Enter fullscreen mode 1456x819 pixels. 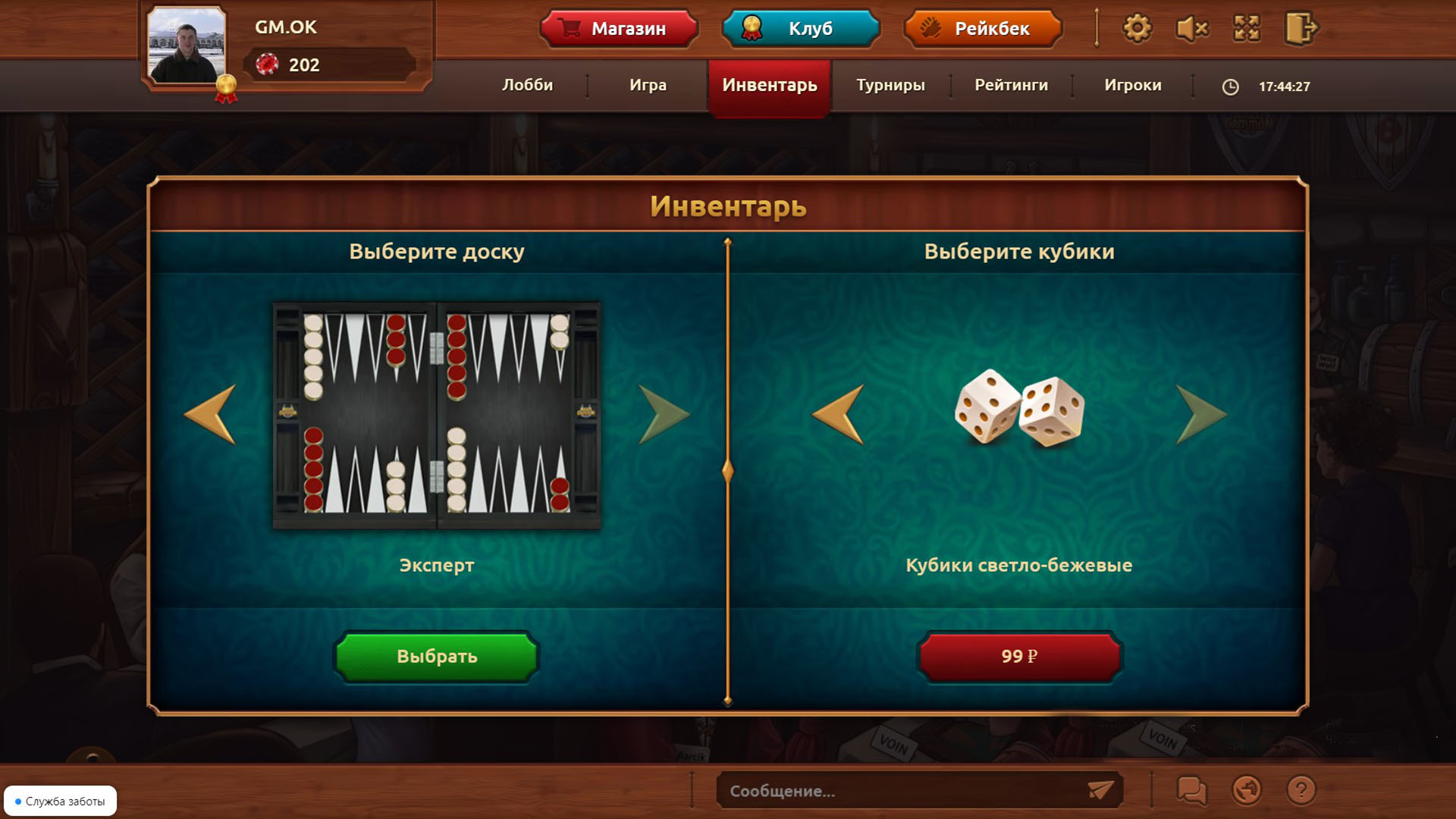(x=1247, y=29)
